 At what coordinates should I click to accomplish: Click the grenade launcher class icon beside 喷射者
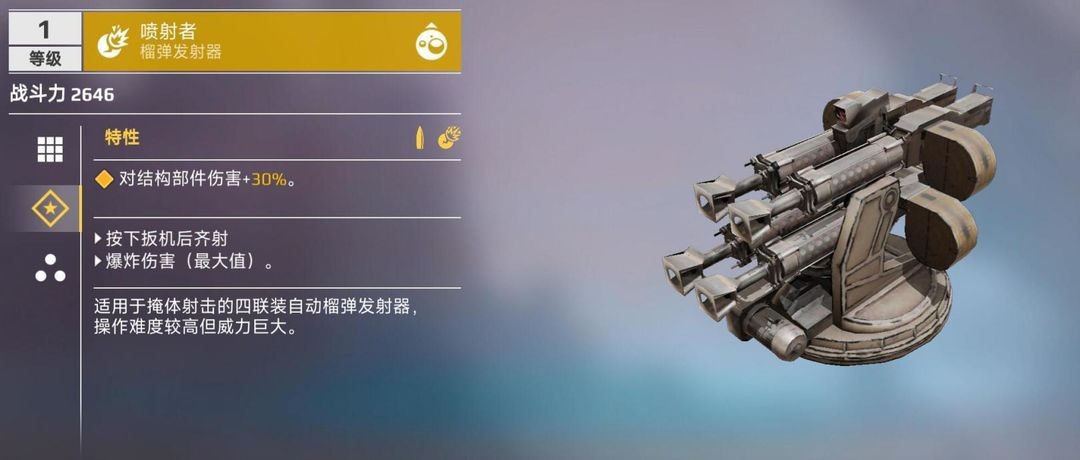coord(111,42)
